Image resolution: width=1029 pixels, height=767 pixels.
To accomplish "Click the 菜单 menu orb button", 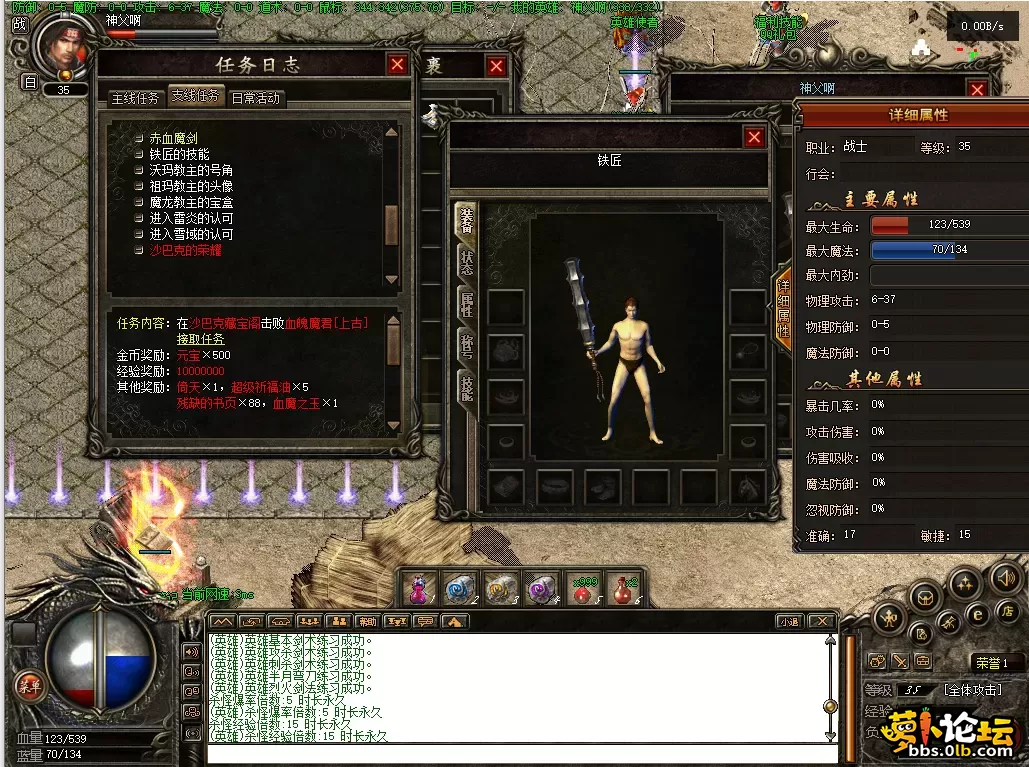I will (x=29, y=685).
